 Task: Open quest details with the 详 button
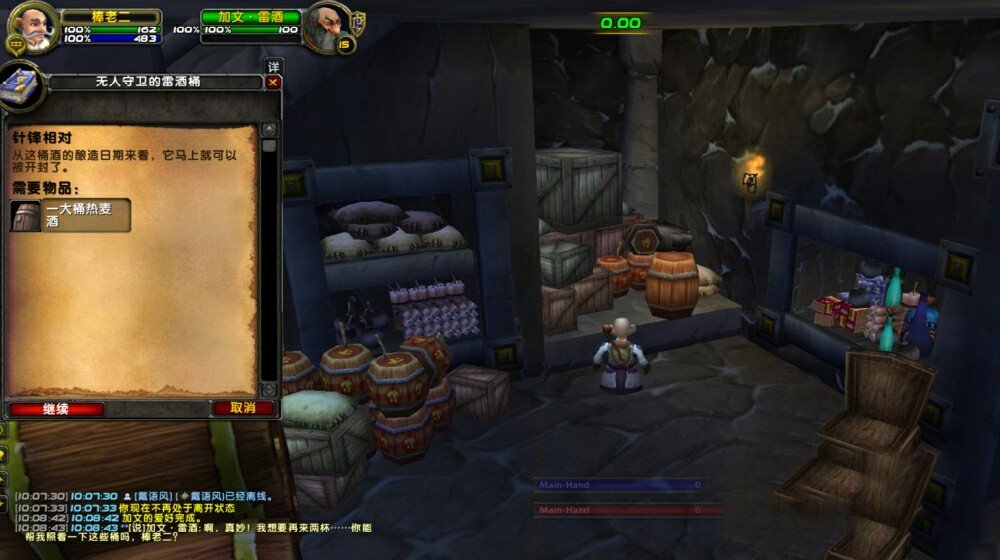[273, 67]
